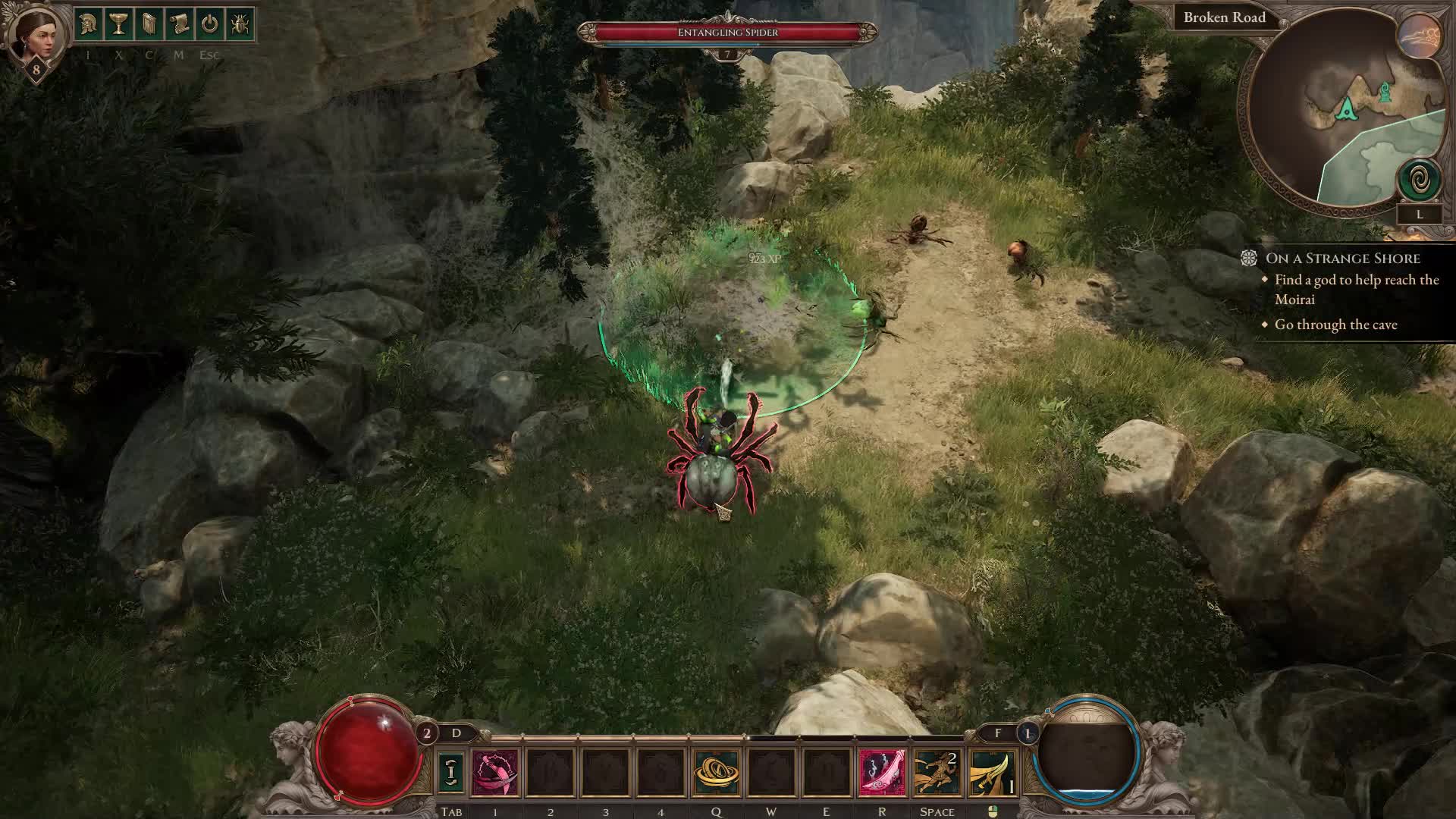Activate the pink sickle skill in slot 1
This screenshot has width=1456, height=819.
point(495,773)
